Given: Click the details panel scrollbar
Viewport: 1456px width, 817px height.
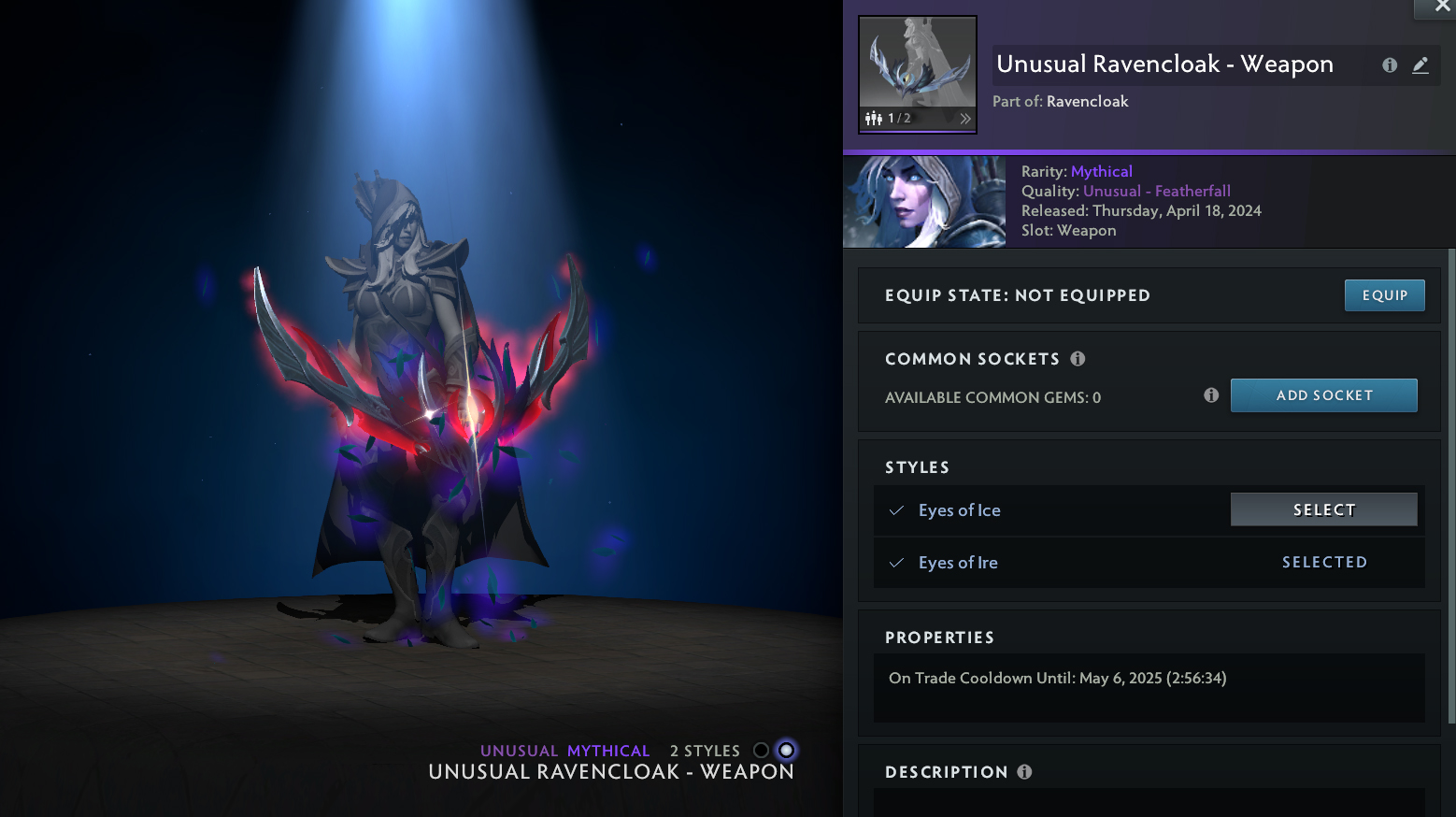Looking at the screenshot, I should point(1450,486).
